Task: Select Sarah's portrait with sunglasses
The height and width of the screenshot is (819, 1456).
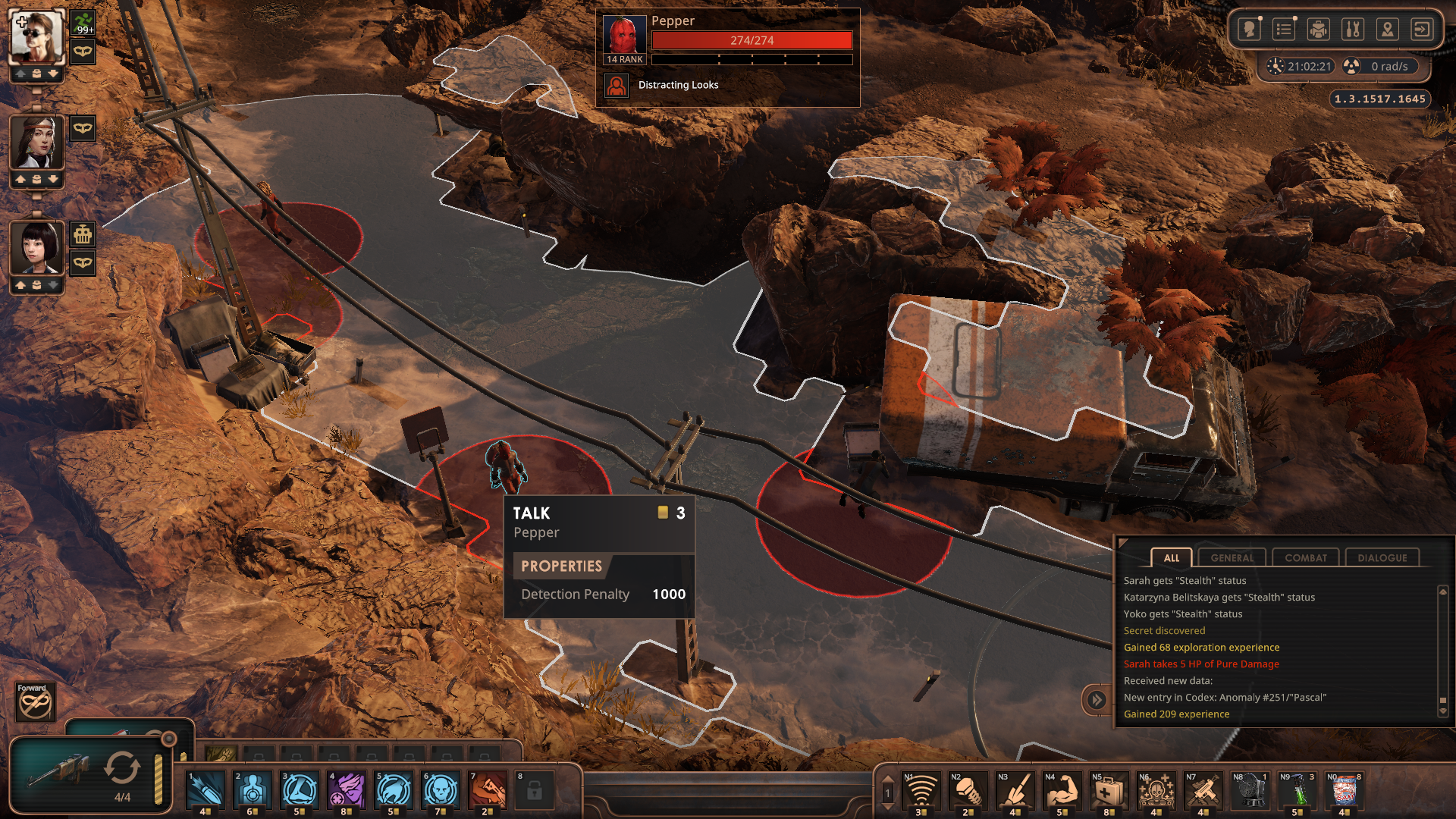Action: (x=36, y=36)
